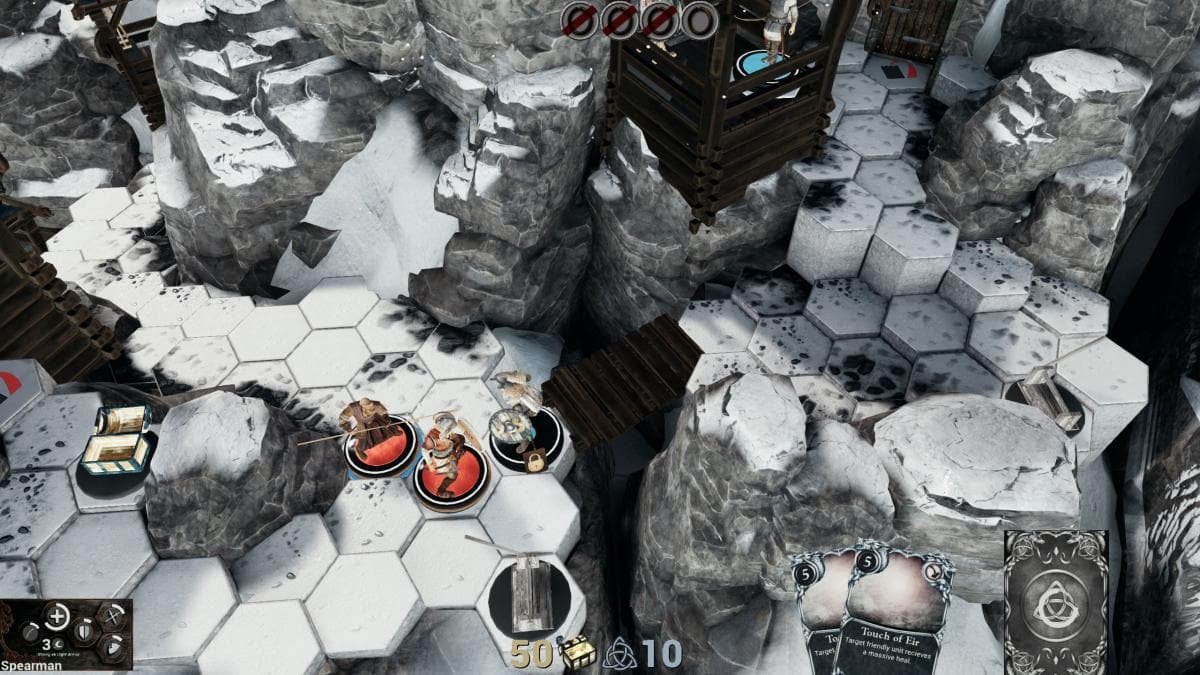Select the siege weapon unit on the black base
The height and width of the screenshot is (675, 1200).
tap(530, 595)
